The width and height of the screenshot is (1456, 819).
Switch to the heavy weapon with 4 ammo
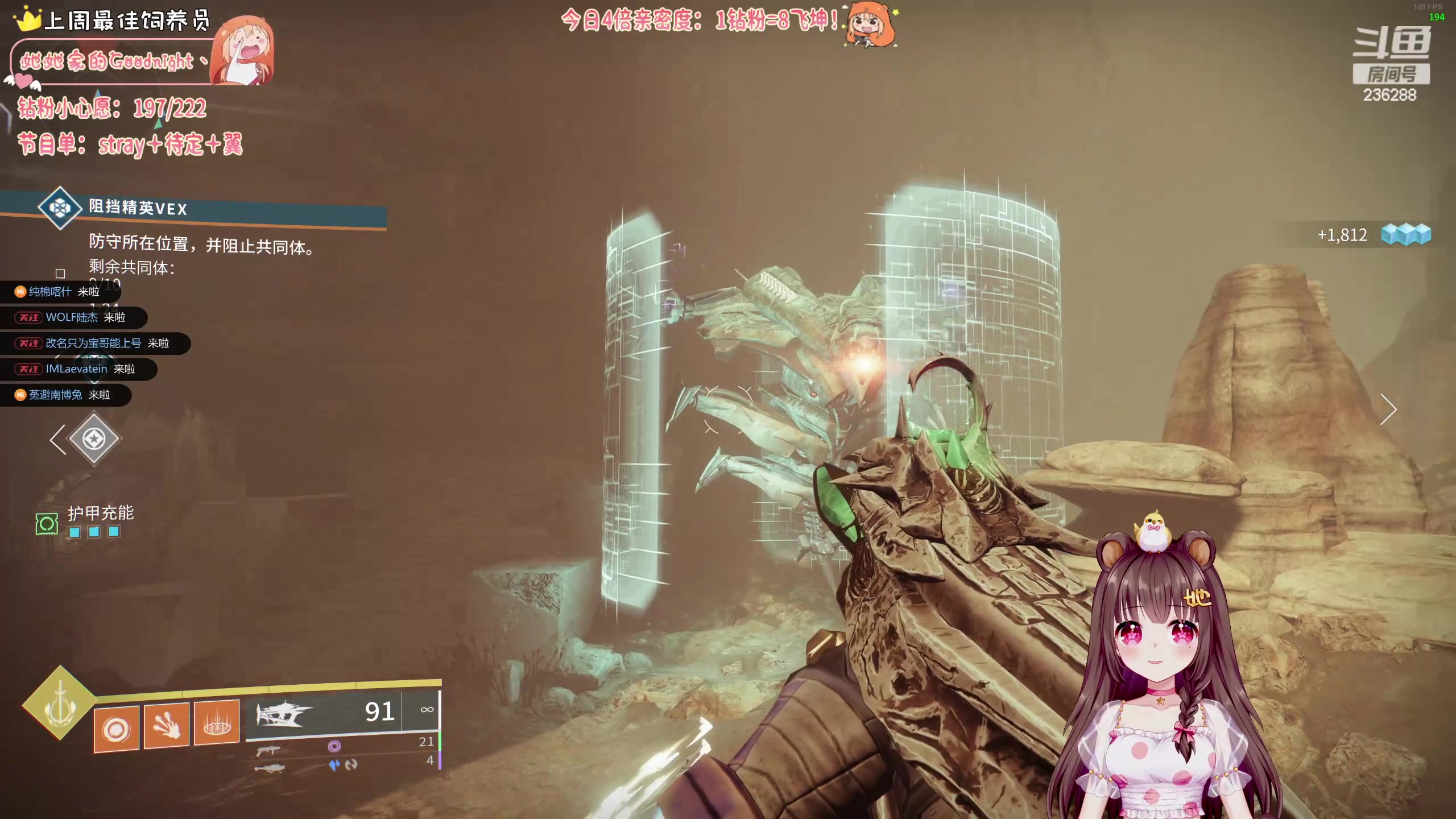click(x=269, y=768)
